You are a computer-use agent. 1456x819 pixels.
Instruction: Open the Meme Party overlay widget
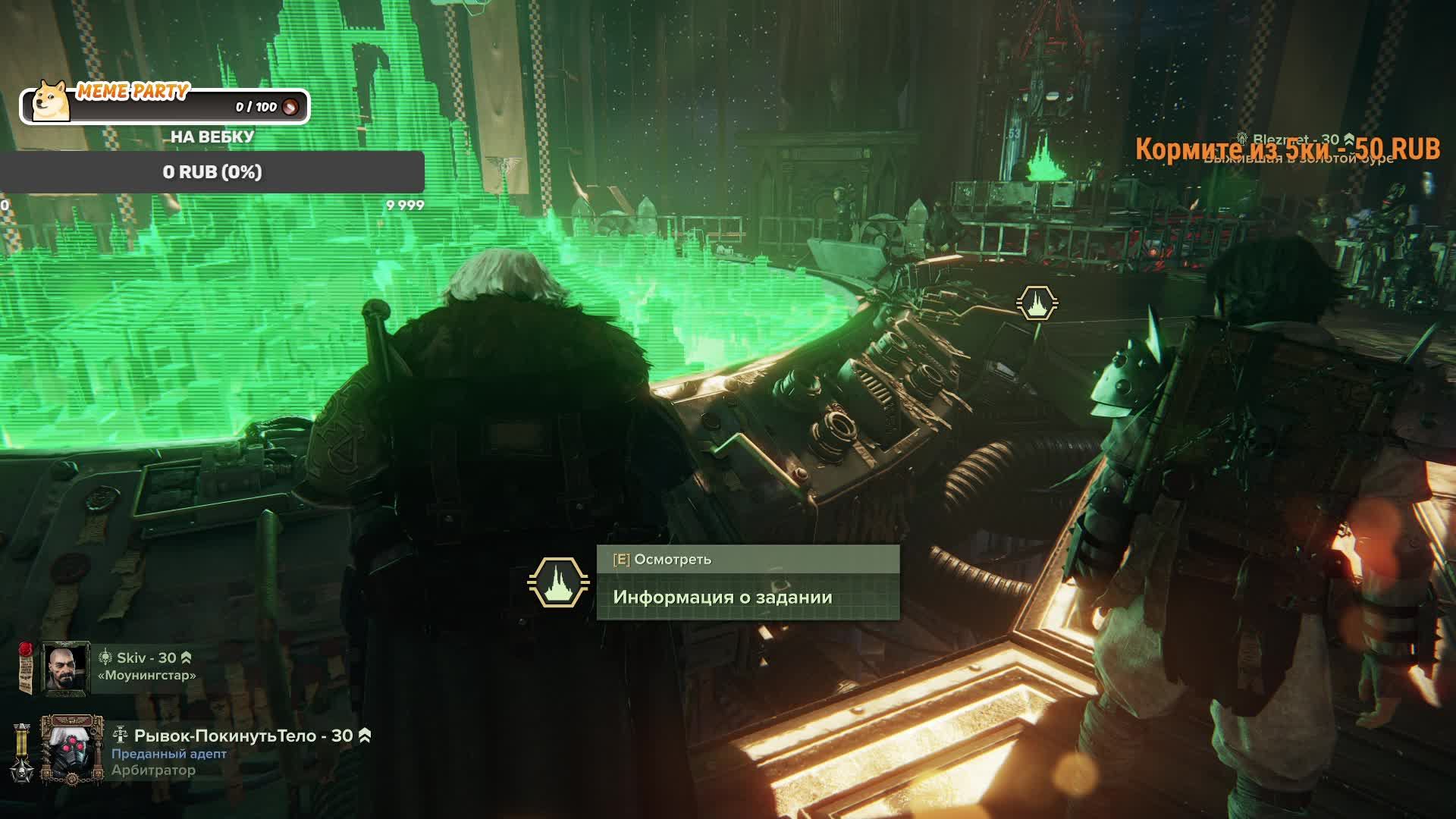tap(165, 105)
